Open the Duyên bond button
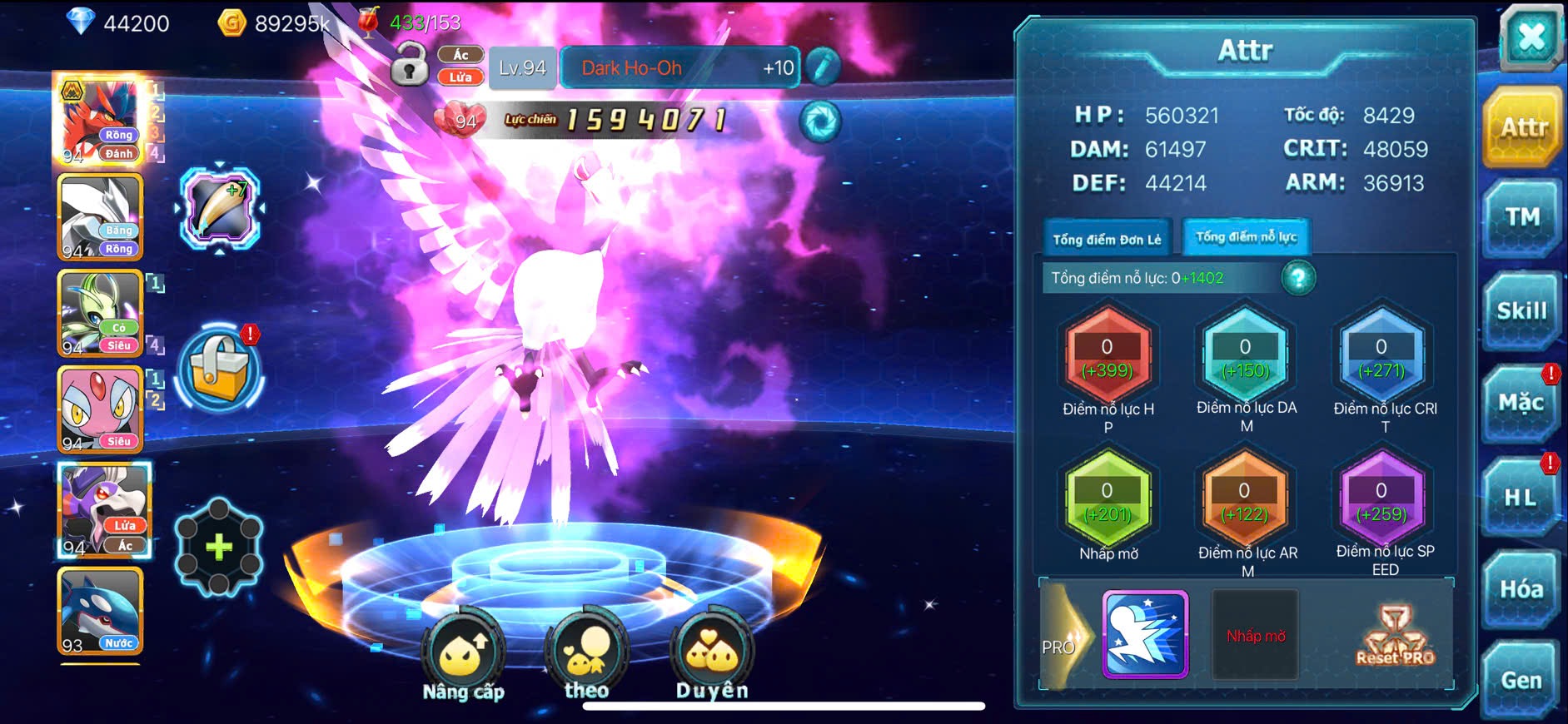 (712, 657)
